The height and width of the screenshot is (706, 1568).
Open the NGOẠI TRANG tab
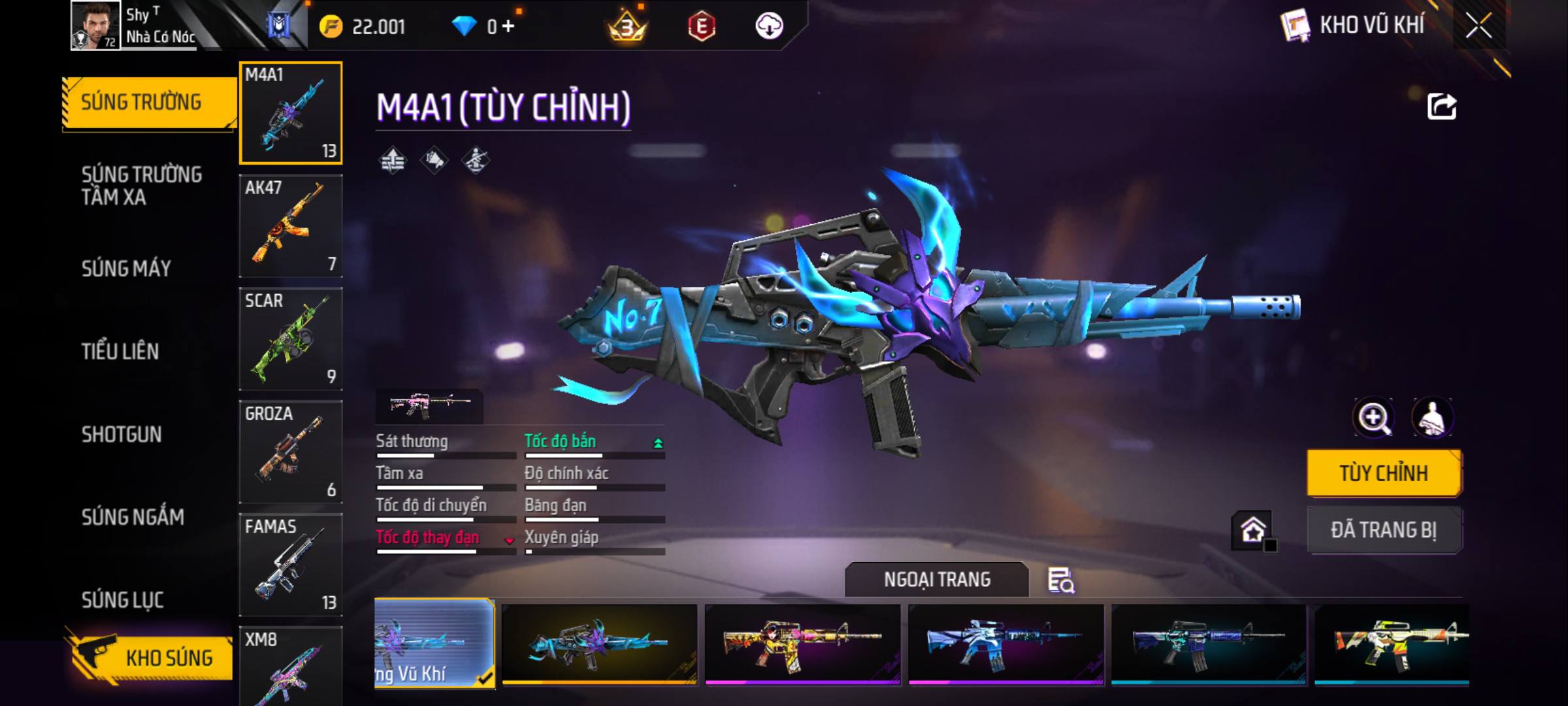point(937,580)
